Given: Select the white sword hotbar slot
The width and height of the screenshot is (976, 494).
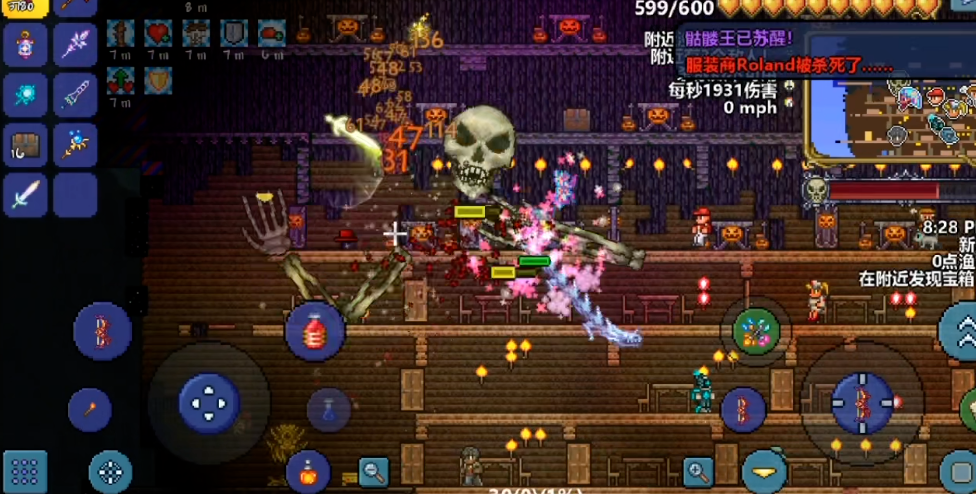Looking at the screenshot, I should 25,195.
